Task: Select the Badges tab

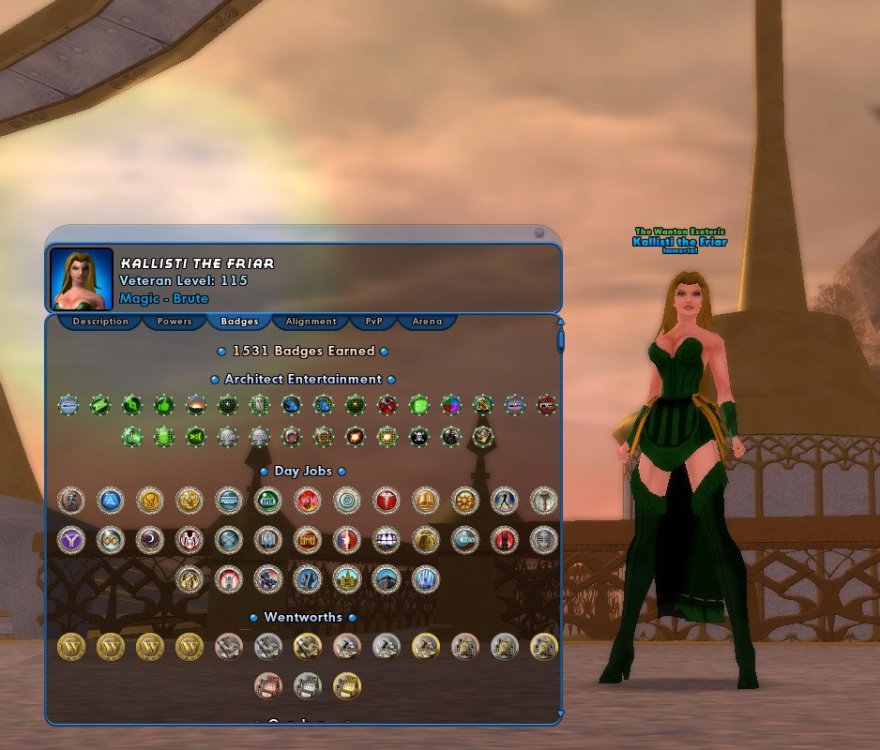Action: [x=239, y=322]
